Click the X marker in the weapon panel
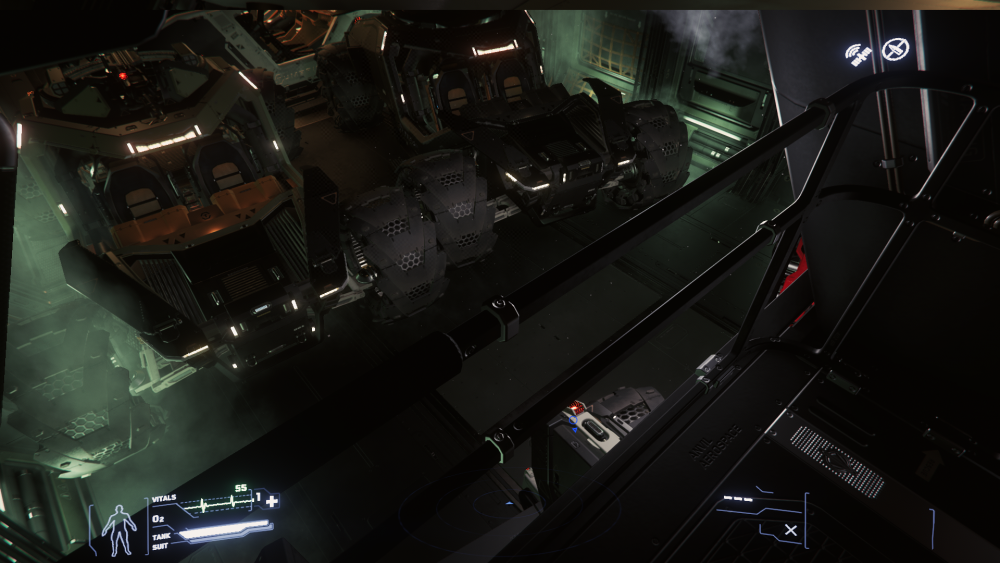 point(791,530)
